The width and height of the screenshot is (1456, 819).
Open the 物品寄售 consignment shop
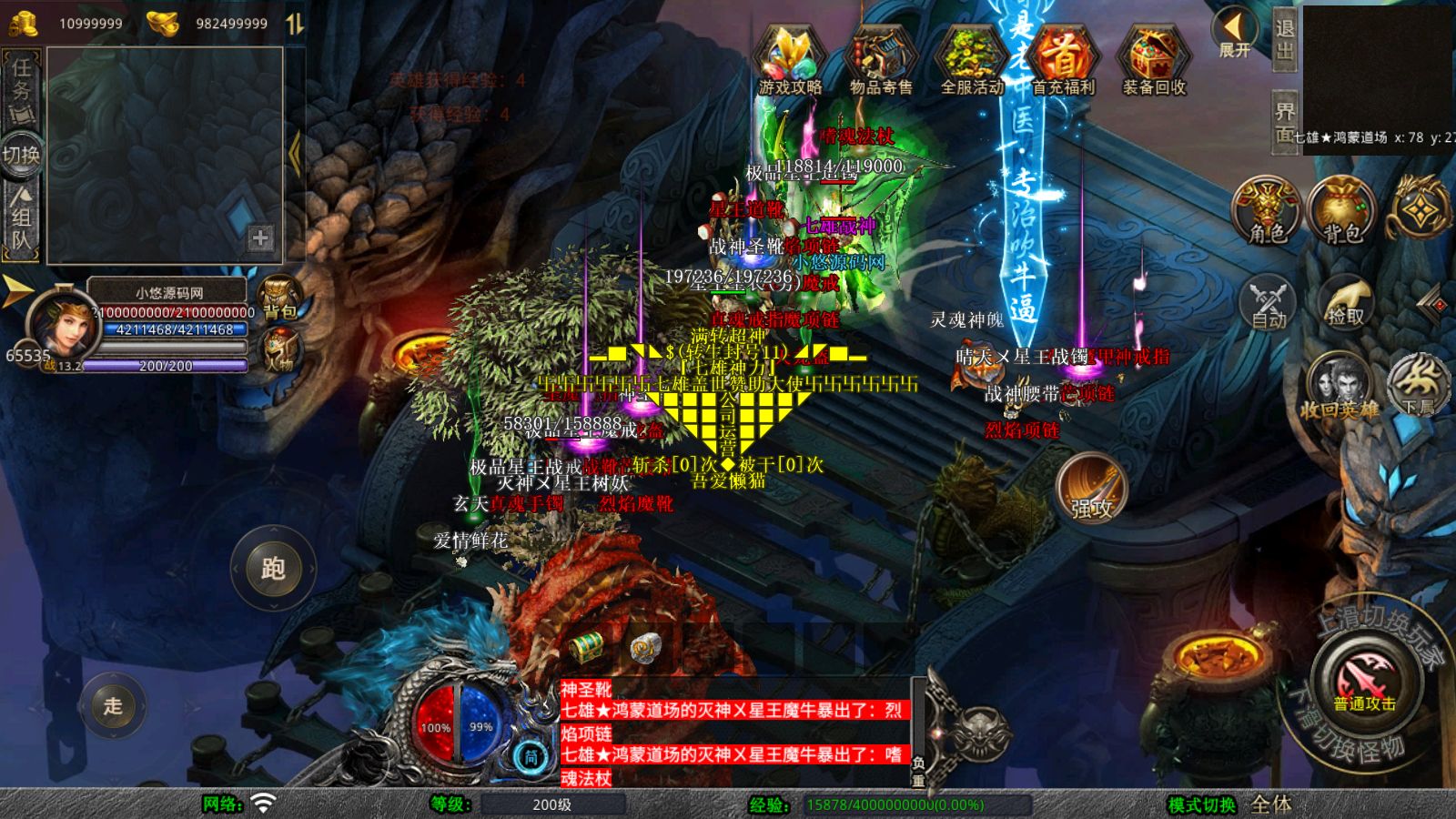(881, 60)
